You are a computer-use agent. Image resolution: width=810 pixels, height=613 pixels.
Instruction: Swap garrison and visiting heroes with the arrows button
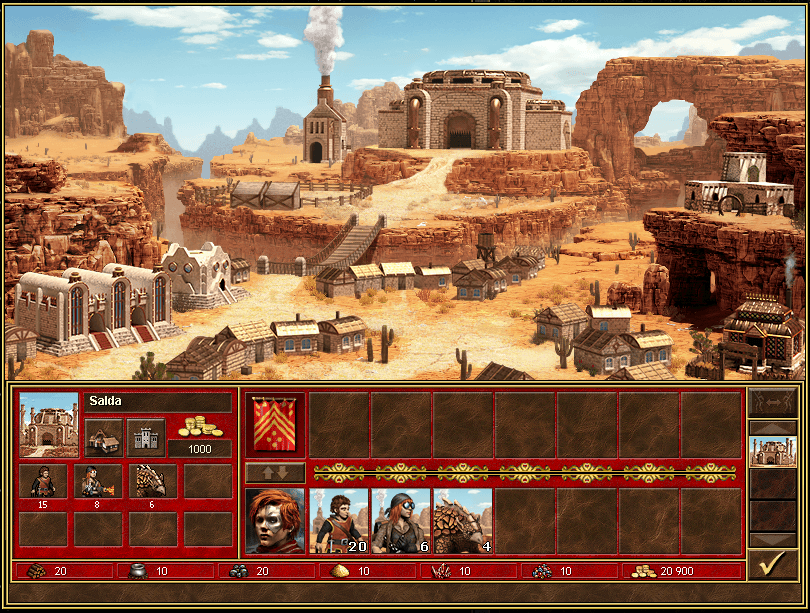(275, 472)
